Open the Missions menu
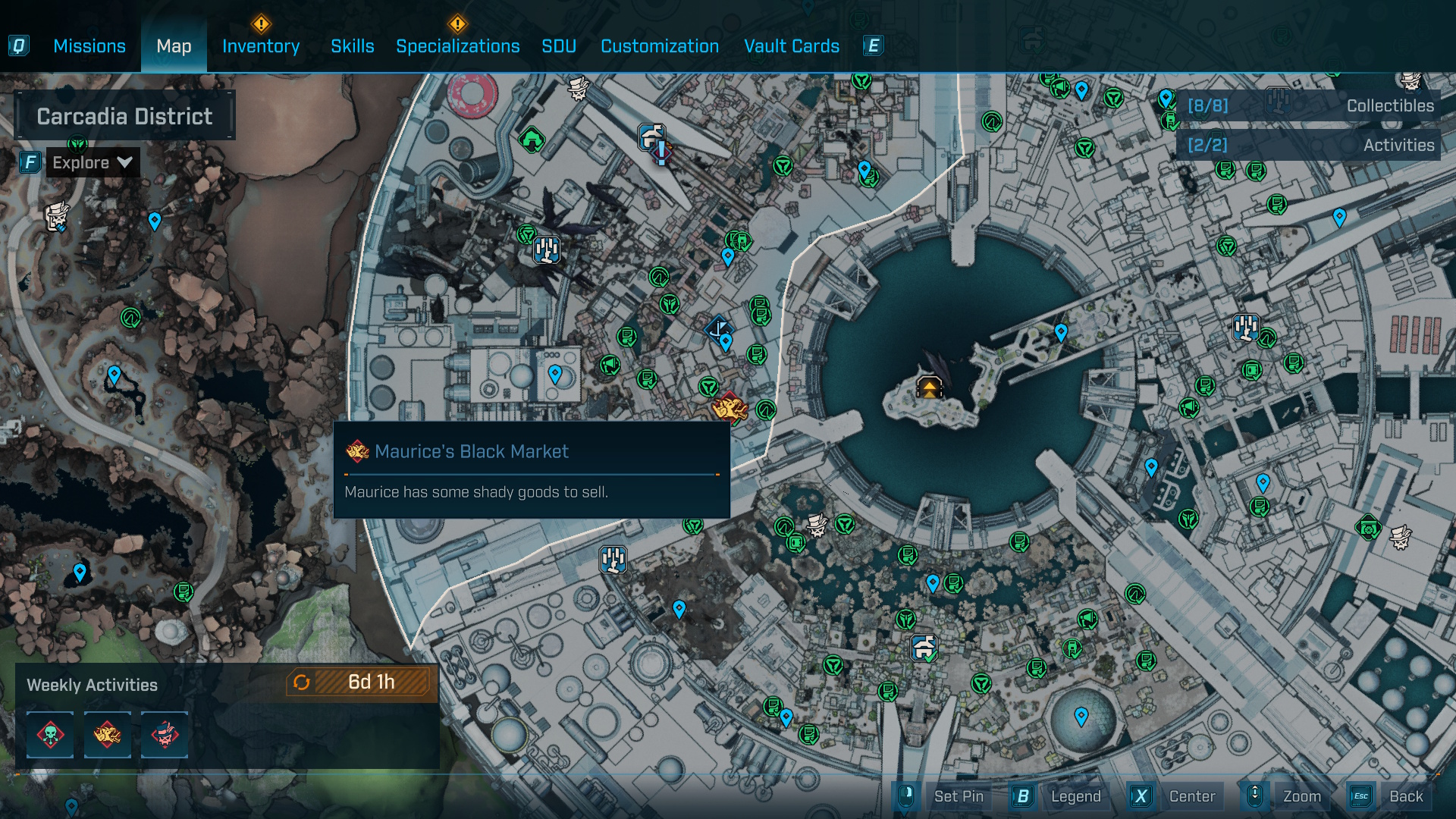 click(x=89, y=45)
